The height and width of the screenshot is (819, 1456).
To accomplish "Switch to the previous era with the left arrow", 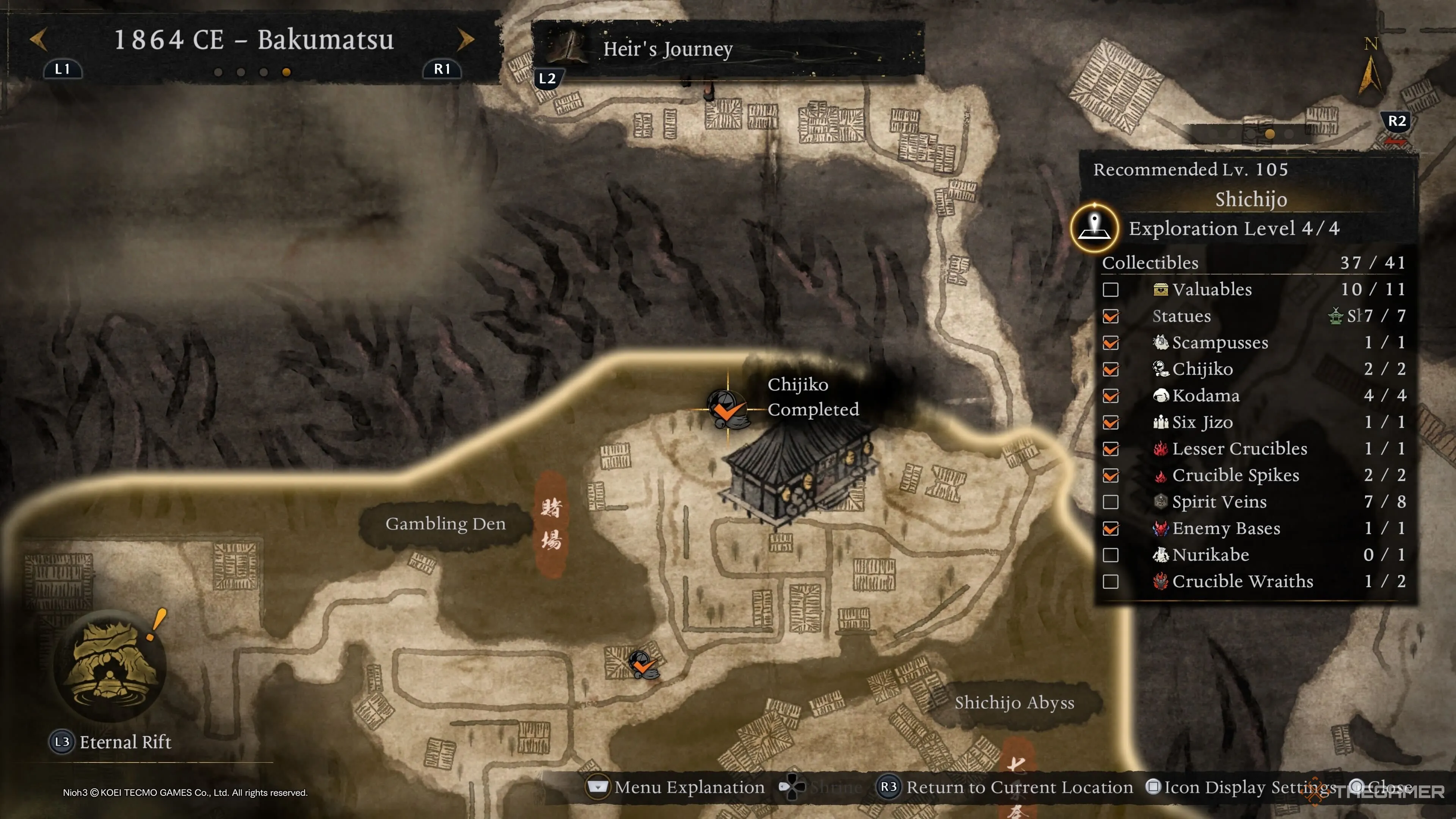I will [38, 39].
